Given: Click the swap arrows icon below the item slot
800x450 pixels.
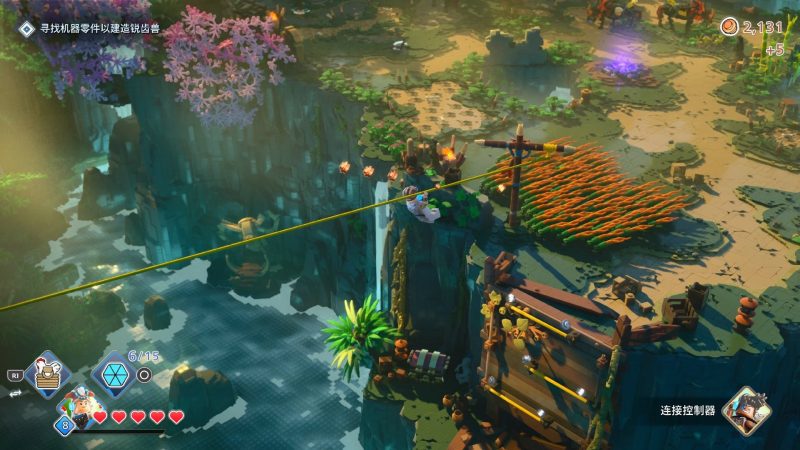Looking at the screenshot, I should point(15,395).
